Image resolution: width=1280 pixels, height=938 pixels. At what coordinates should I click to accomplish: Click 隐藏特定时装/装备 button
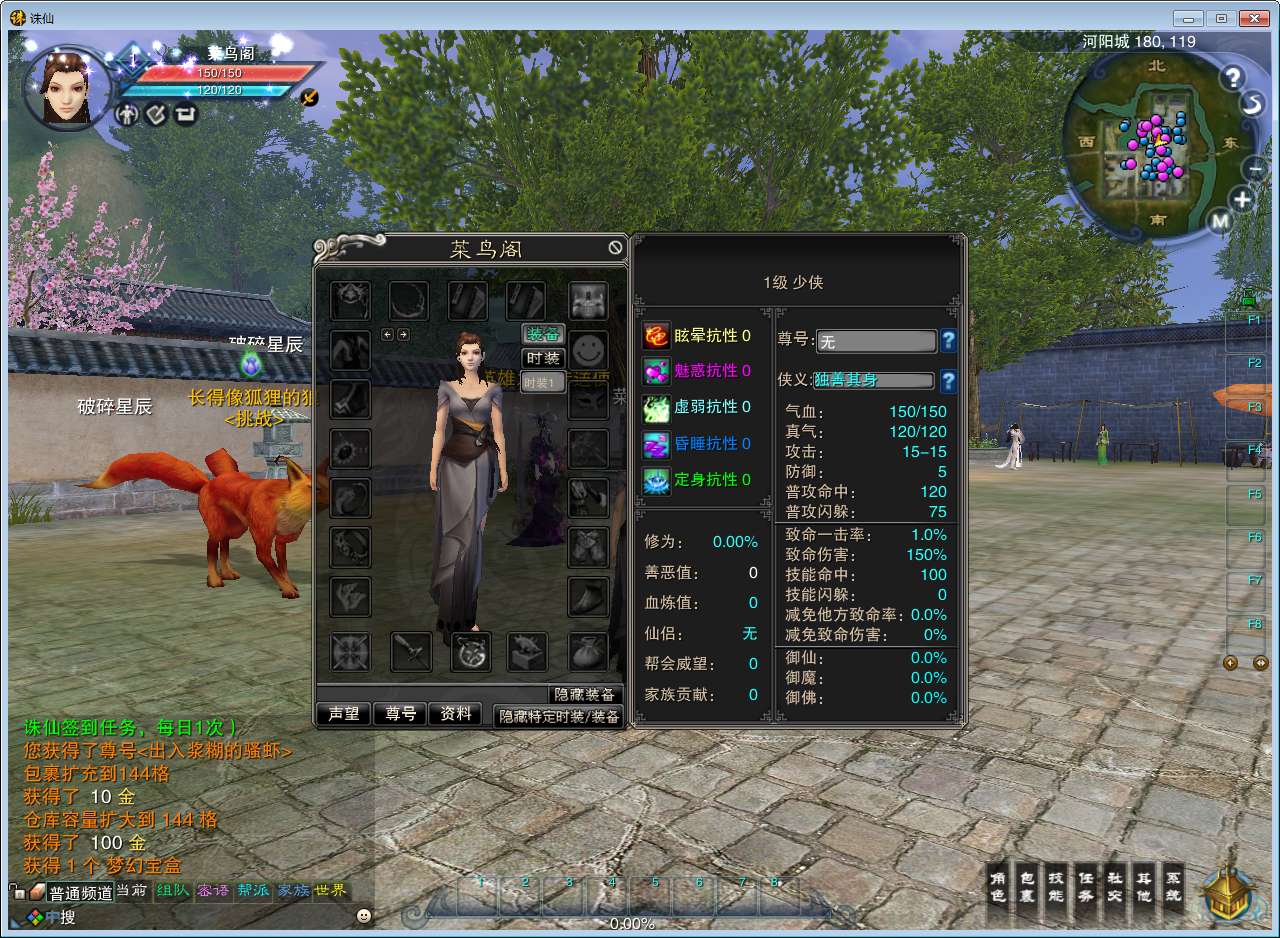click(559, 716)
